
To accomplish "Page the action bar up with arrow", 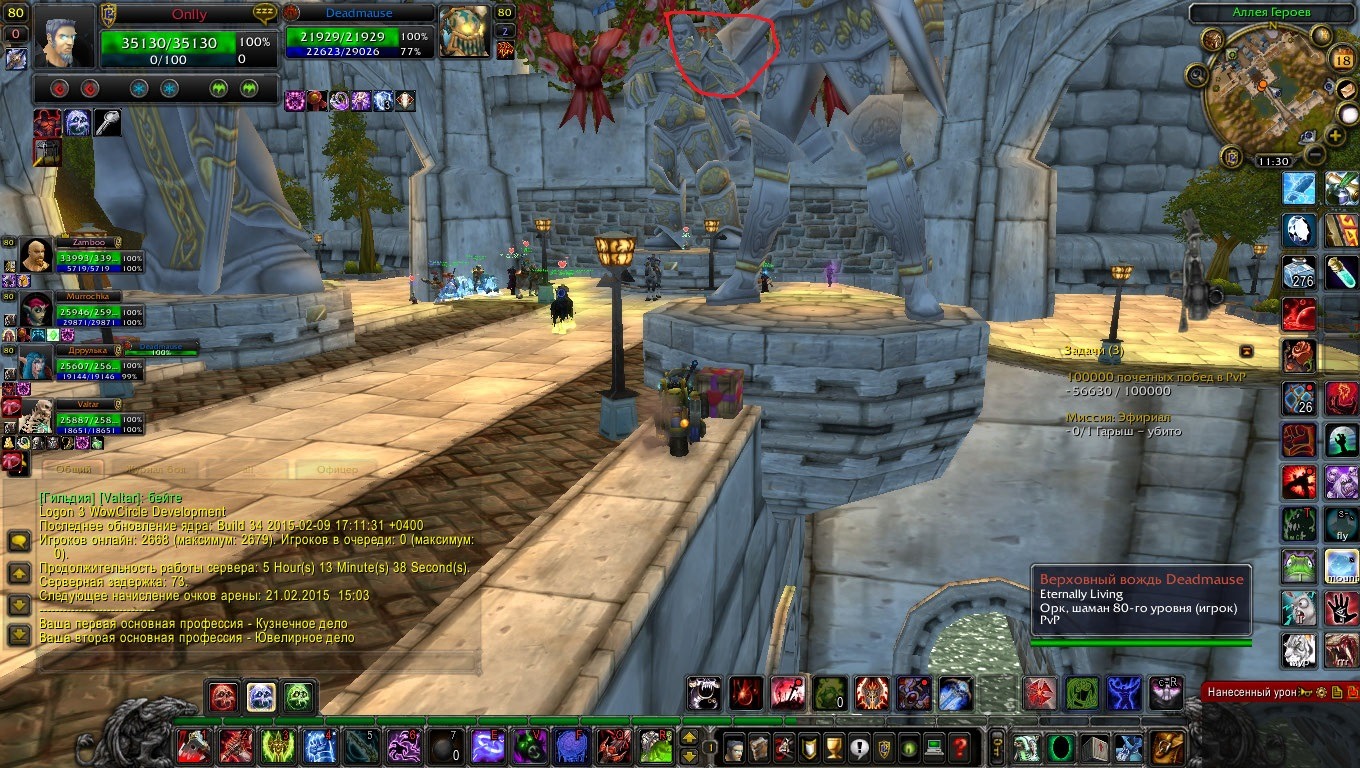I will [x=689, y=738].
